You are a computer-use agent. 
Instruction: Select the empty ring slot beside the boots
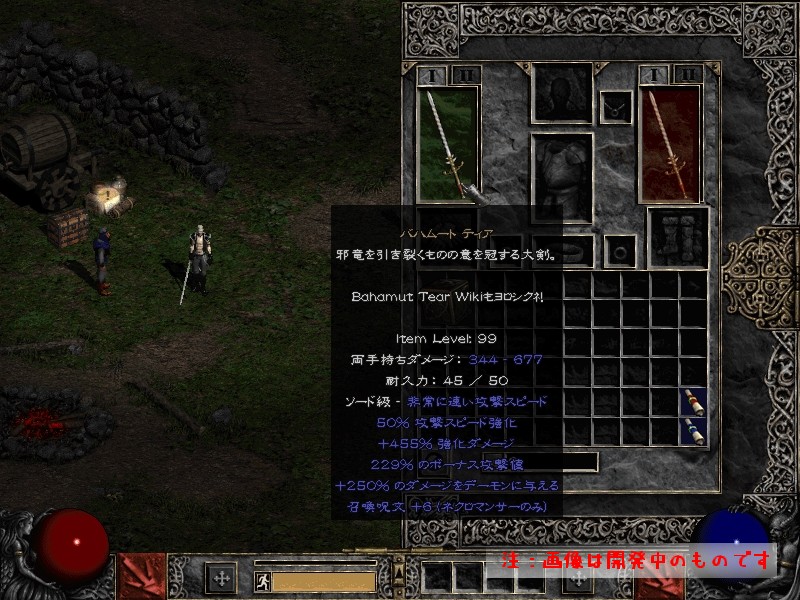(x=620, y=248)
